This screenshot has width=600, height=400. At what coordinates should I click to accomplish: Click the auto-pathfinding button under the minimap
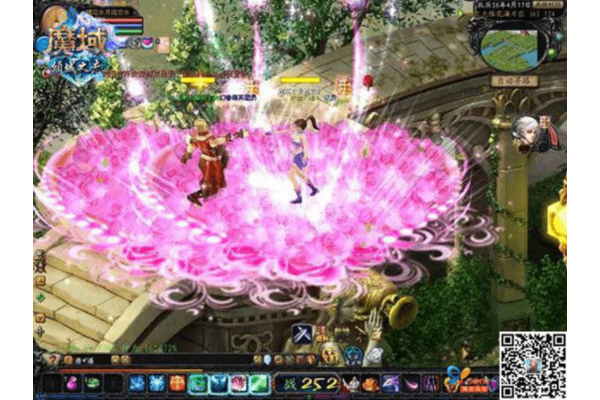point(515,80)
